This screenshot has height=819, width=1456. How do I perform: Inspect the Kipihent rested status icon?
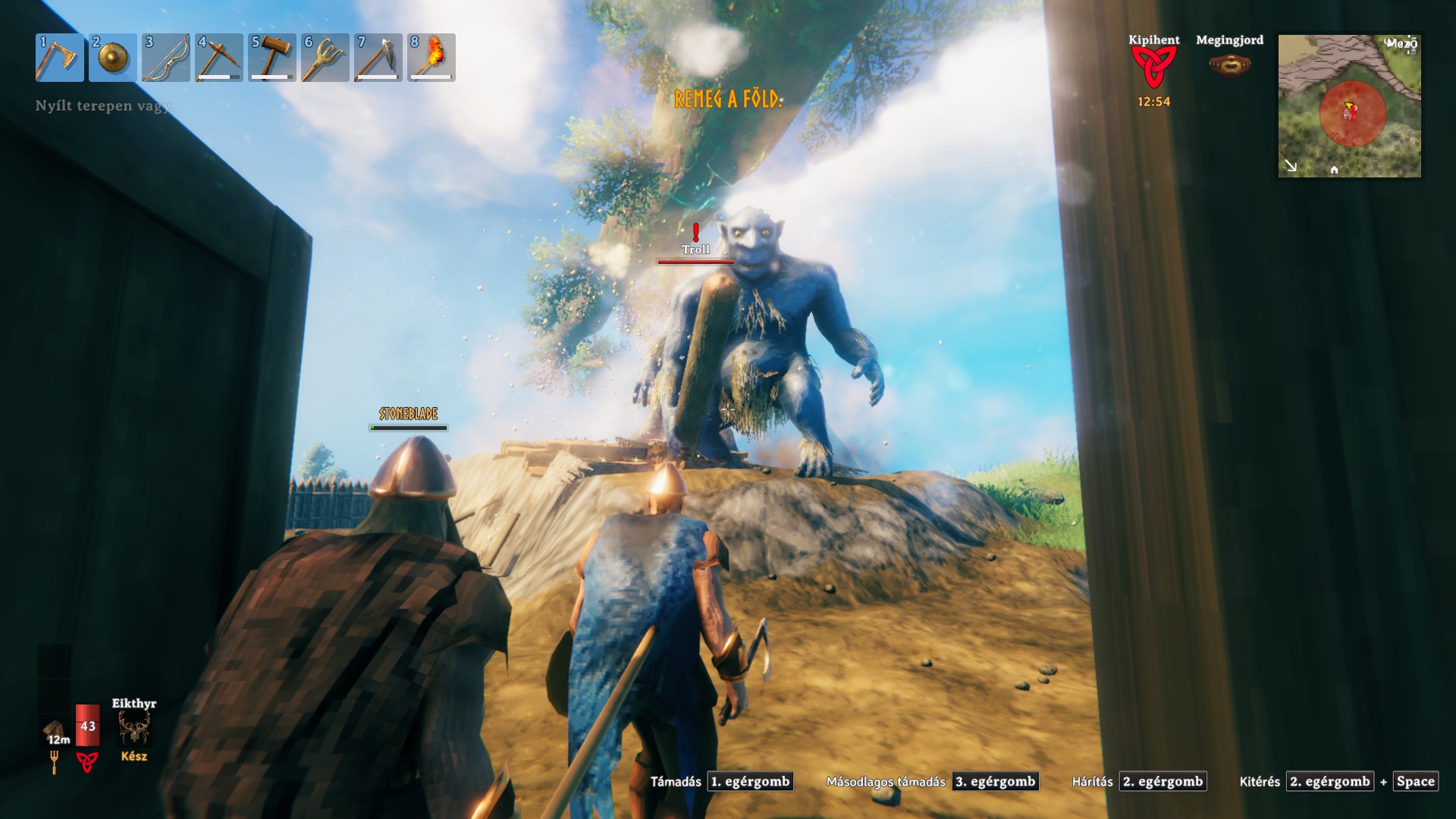pos(1153,67)
